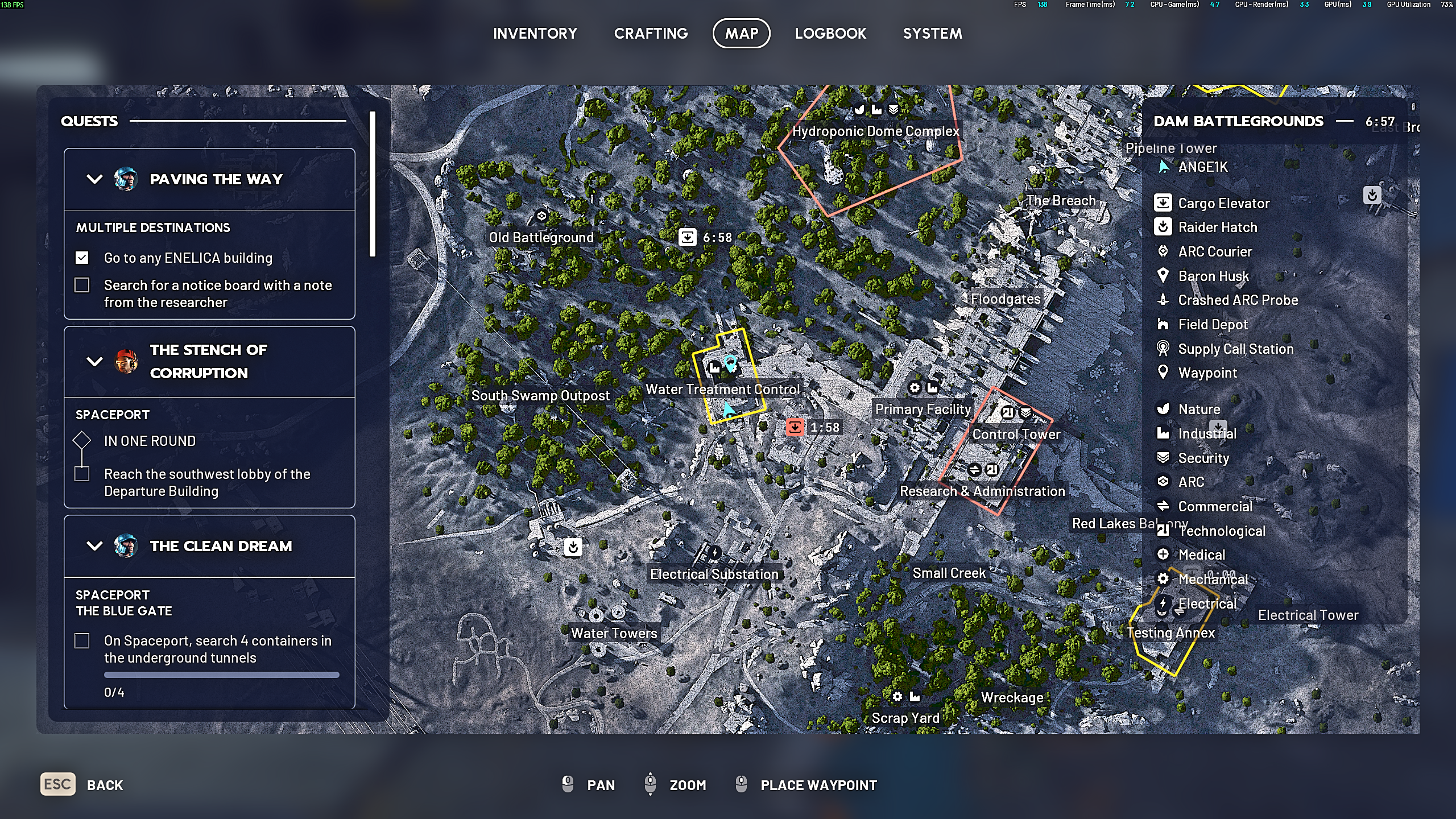Select the white elevator marker showing 6:58
Image resolution: width=1456 pixels, height=819 pixels.
(x=687, y=237)
